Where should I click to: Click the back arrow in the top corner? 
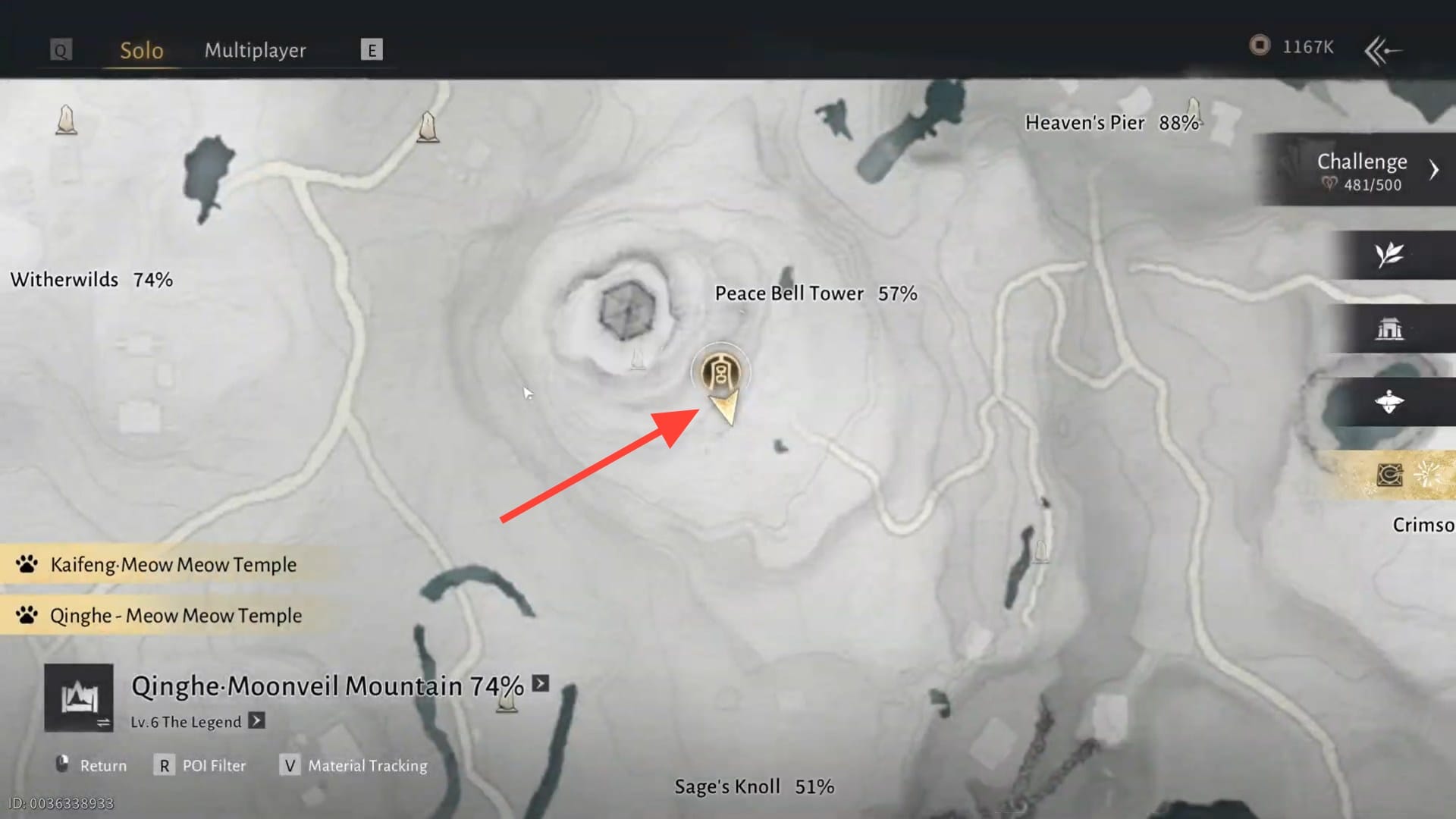pyautogui.click(x=1382, y=51)
